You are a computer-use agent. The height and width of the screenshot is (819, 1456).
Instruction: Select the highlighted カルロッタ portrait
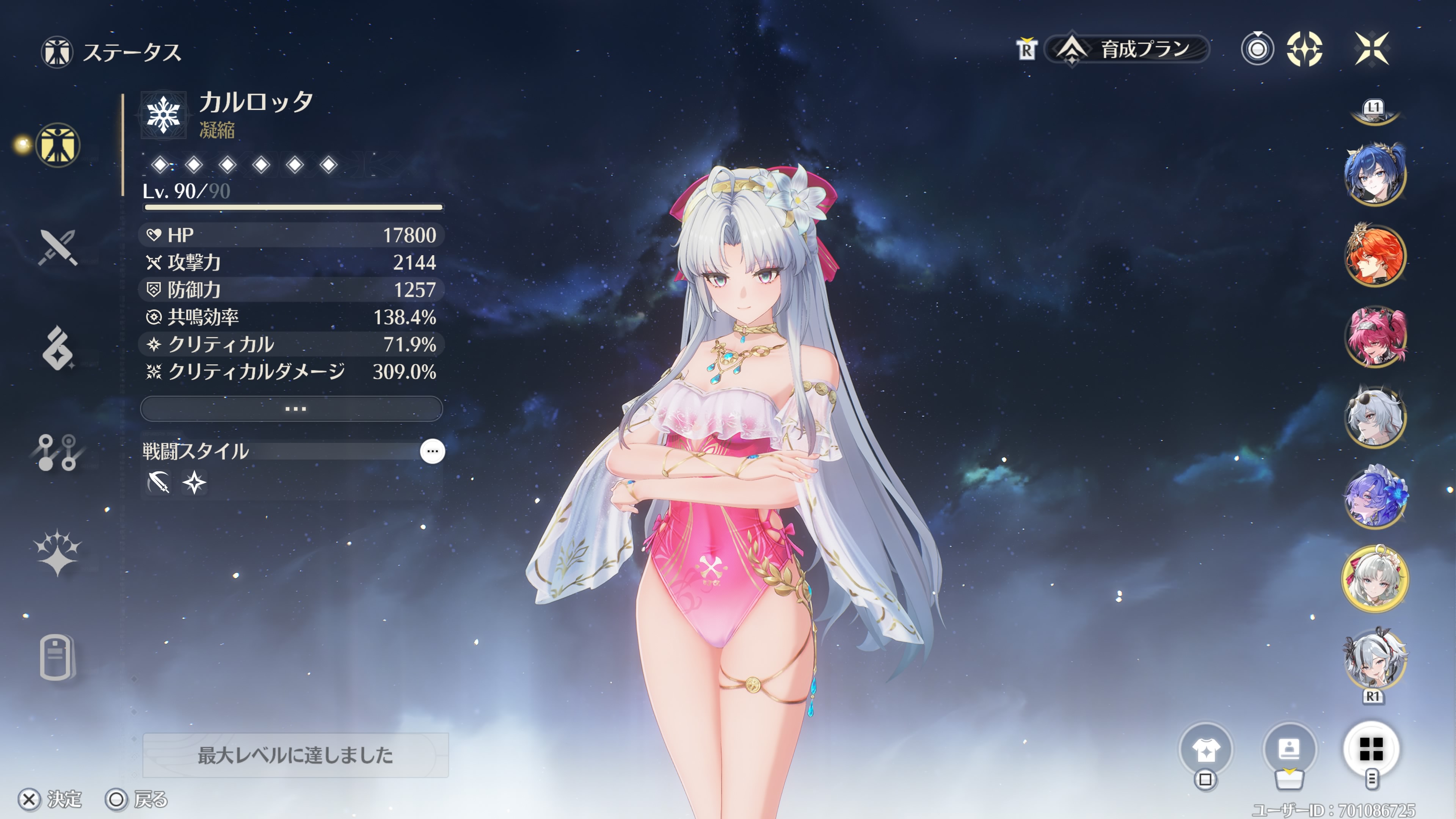(1374, 579)
